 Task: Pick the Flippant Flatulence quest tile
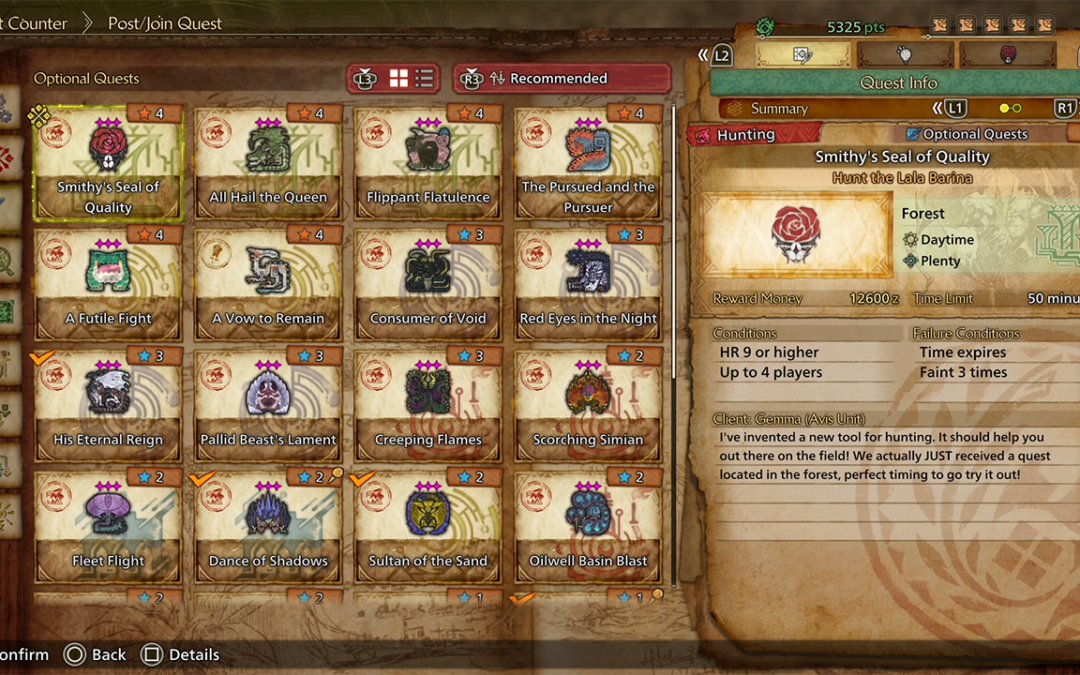[x=428, y=163]
